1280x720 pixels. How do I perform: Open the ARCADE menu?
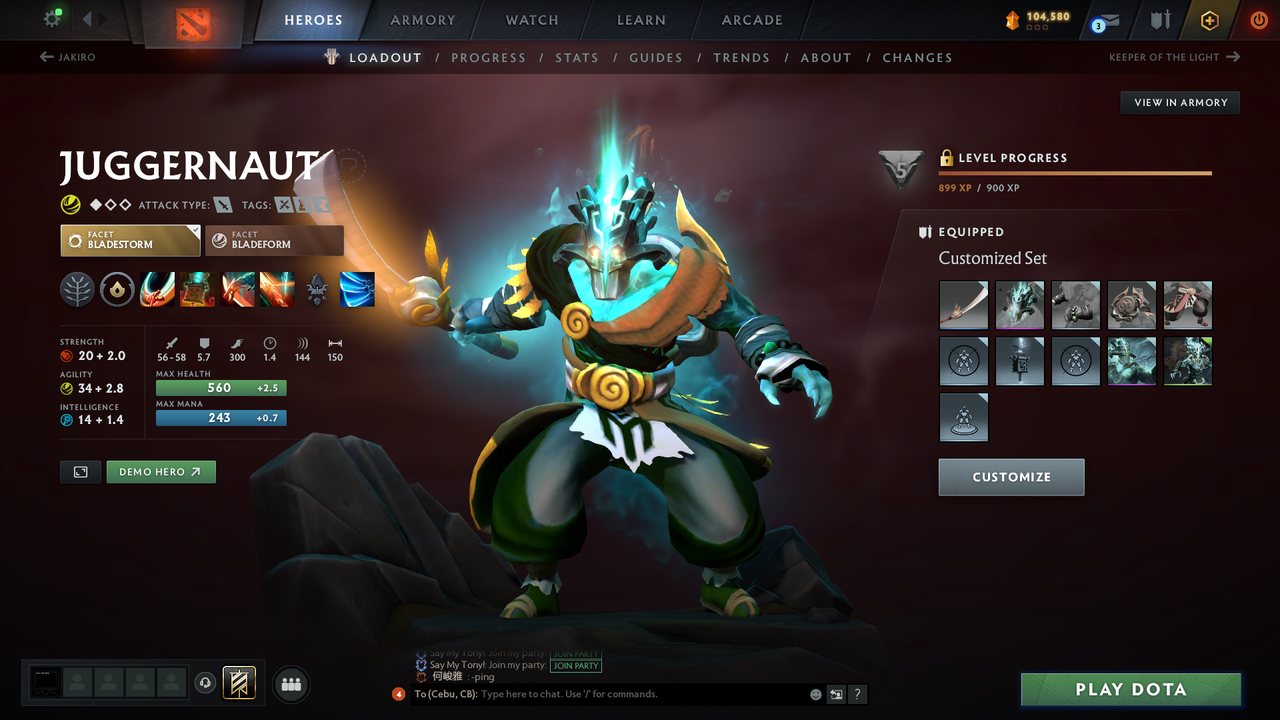(x=751, y=20)
